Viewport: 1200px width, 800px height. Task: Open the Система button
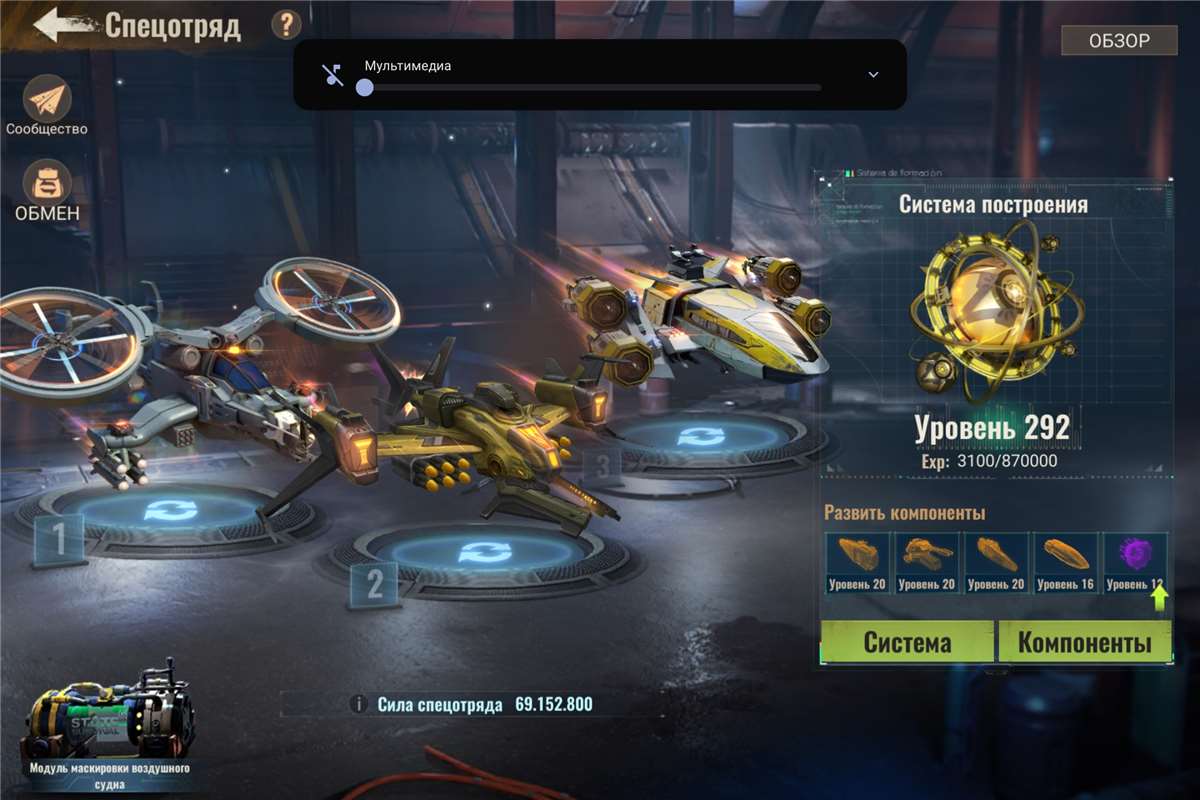point(907,642)
